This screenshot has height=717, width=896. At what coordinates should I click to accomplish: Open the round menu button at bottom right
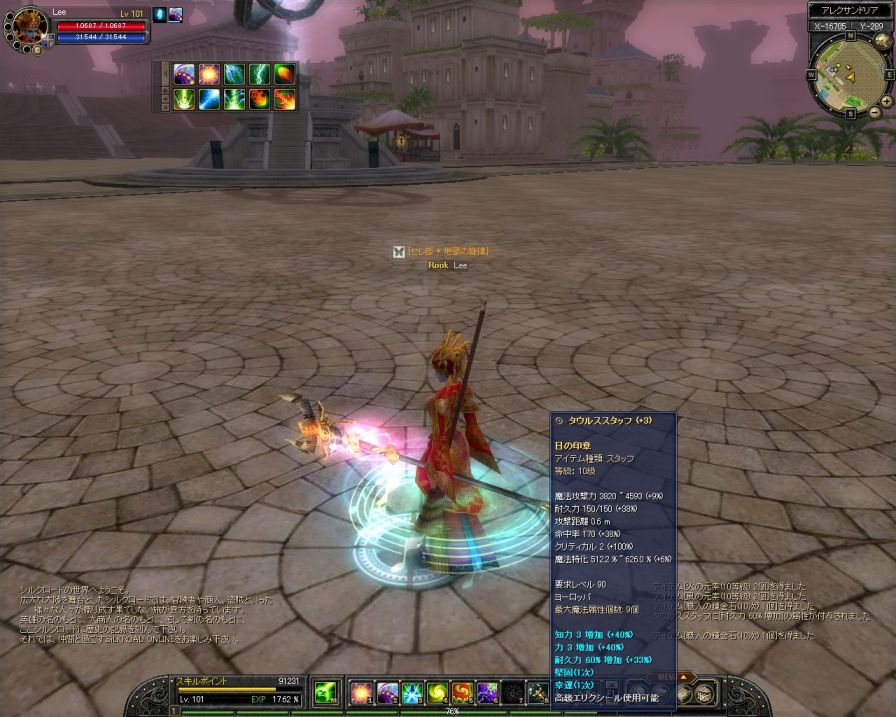point(705,694)
